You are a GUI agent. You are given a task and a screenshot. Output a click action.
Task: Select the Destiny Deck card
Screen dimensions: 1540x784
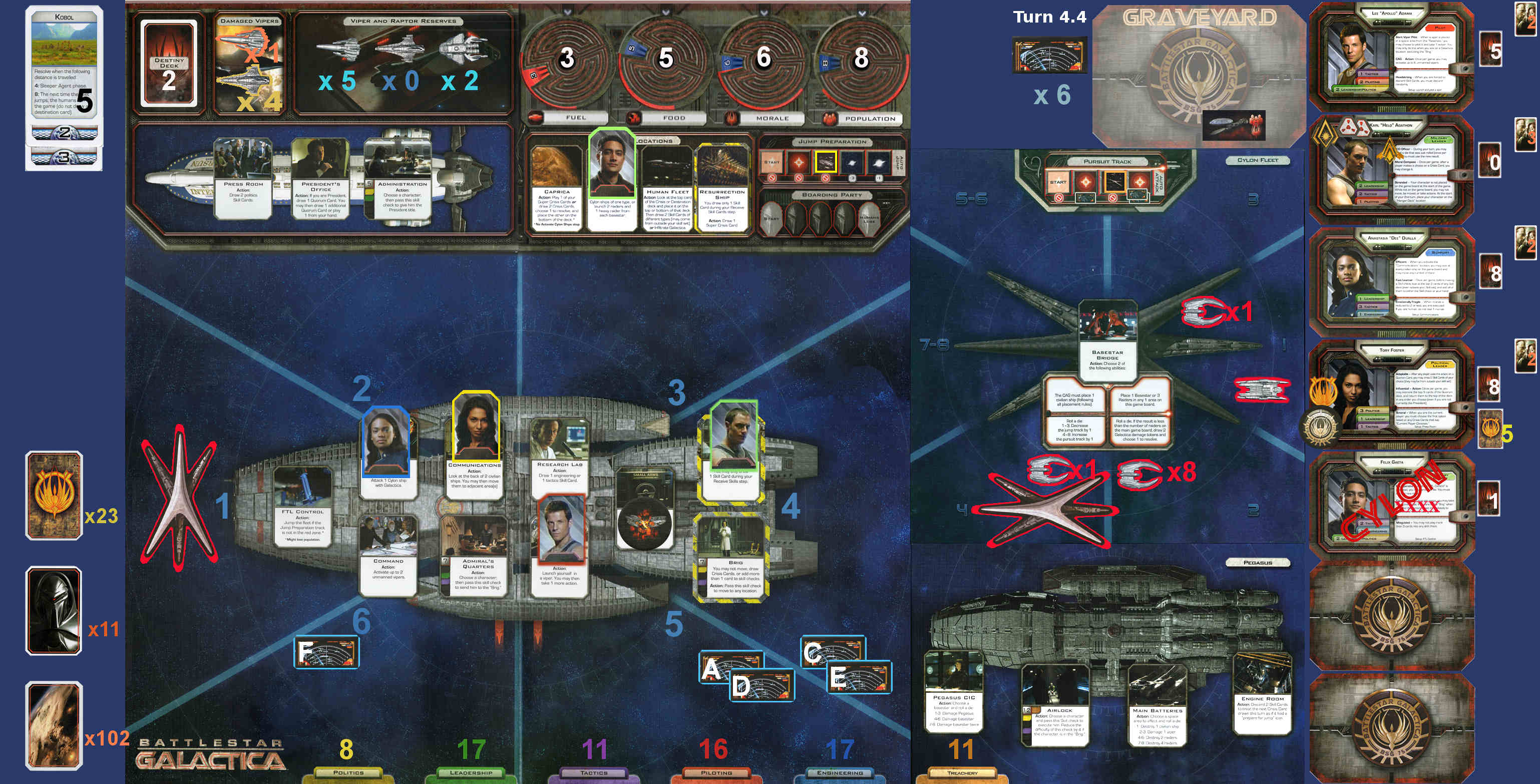coord(169,64)
